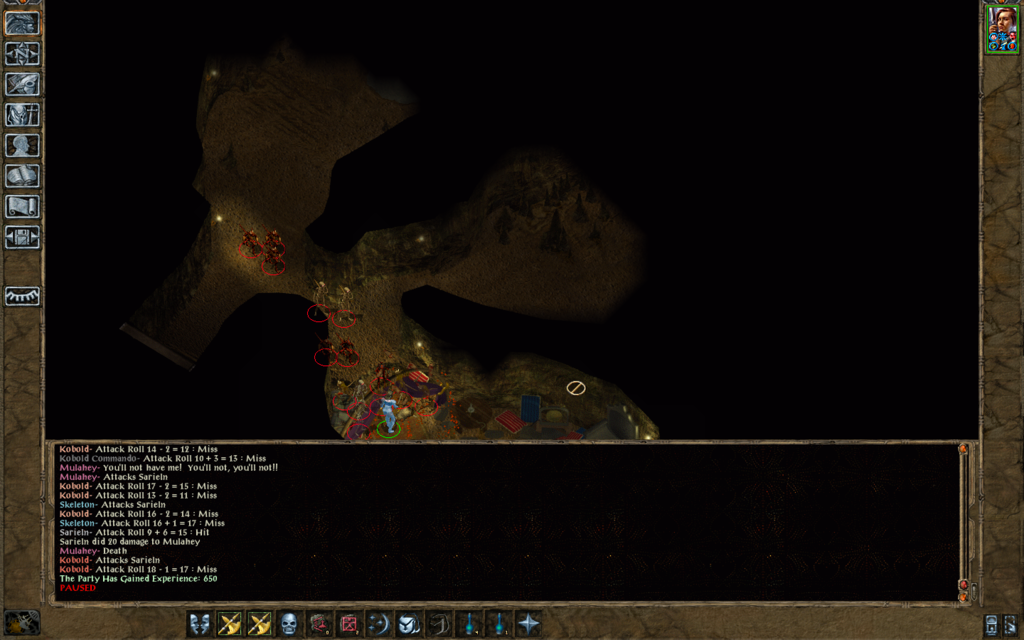Click the talk masks action button
The width and height of the screenshot is (1024, 640).
click(x=200, y=624)
